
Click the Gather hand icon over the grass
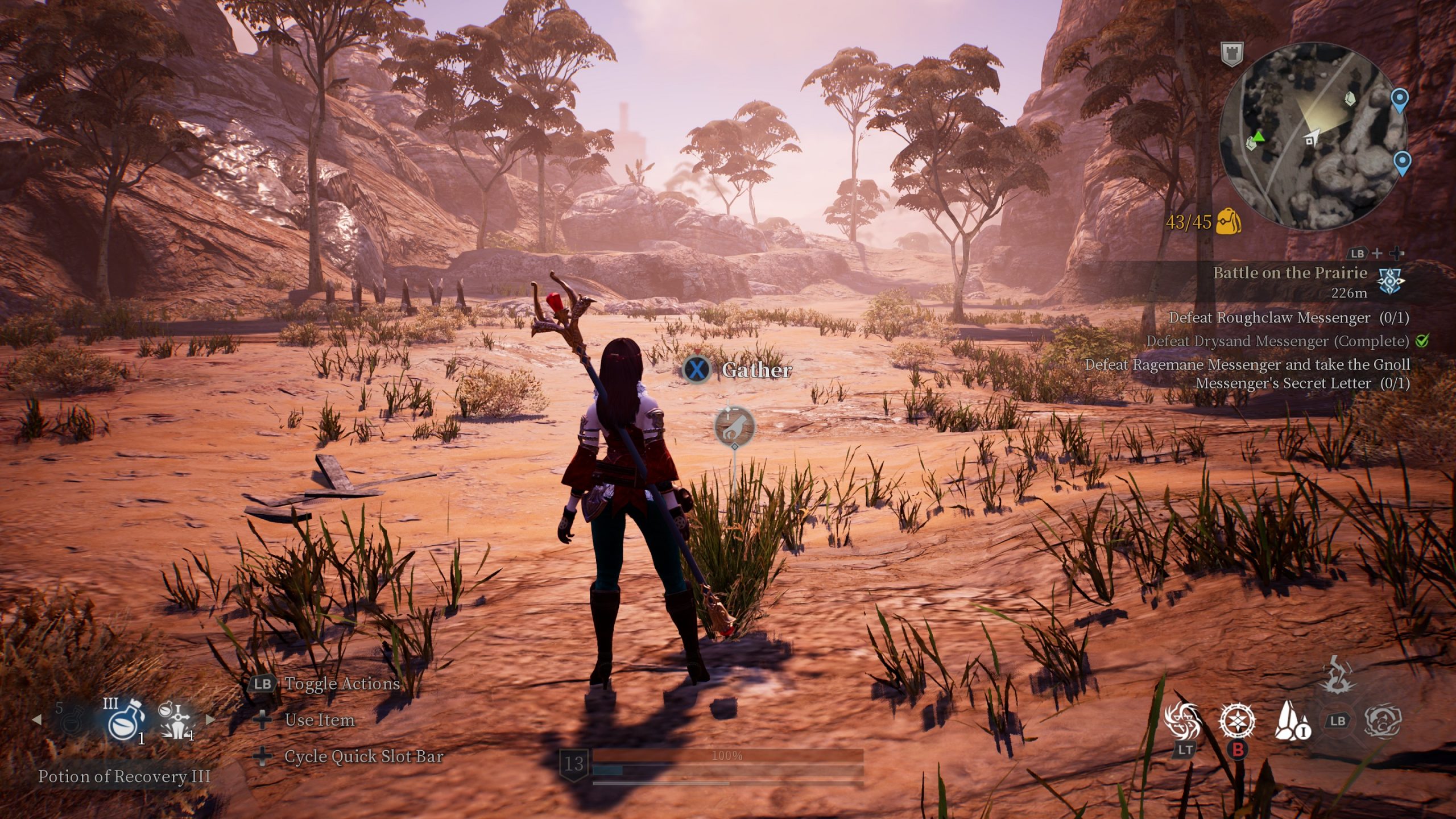[734, 426]
